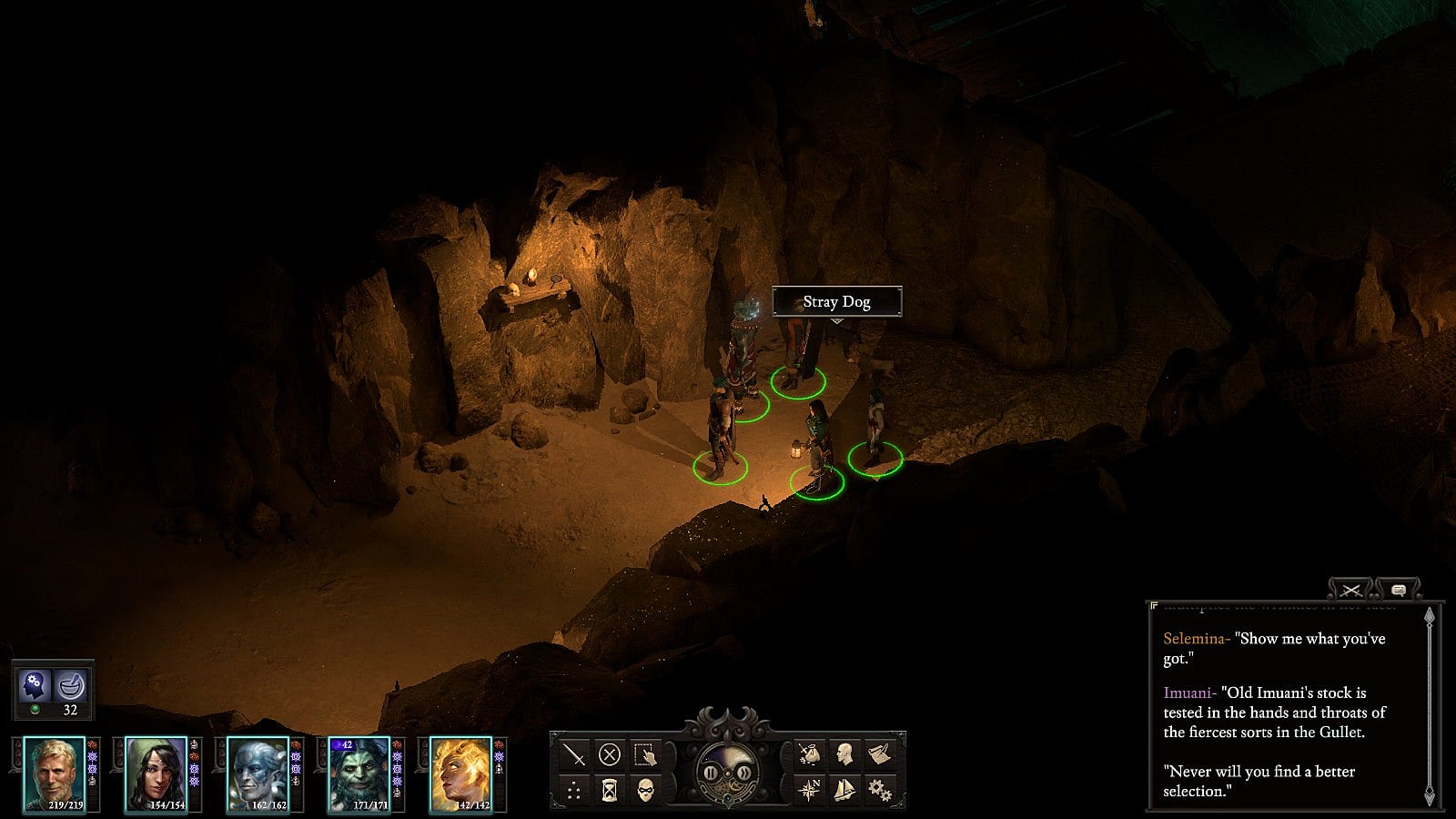Pause the game on the central clock dial

[711, 773]
